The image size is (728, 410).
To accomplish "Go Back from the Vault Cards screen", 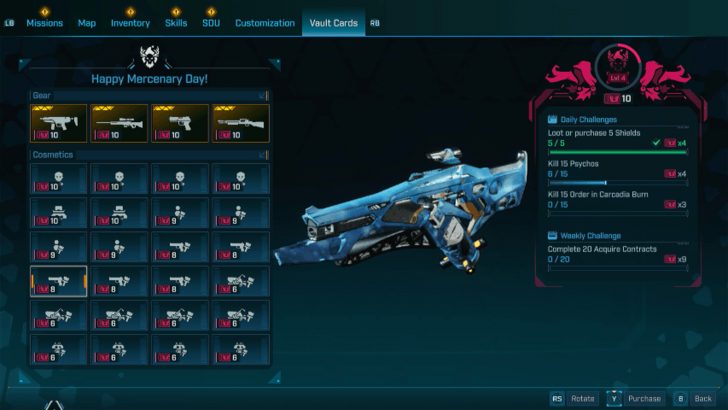I will (702, 398).
